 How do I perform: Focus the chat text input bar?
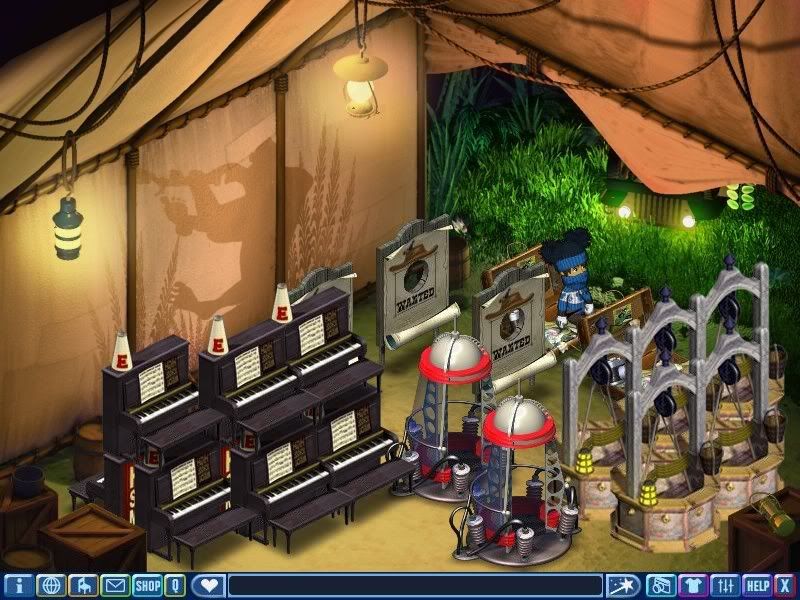[415, 586]
